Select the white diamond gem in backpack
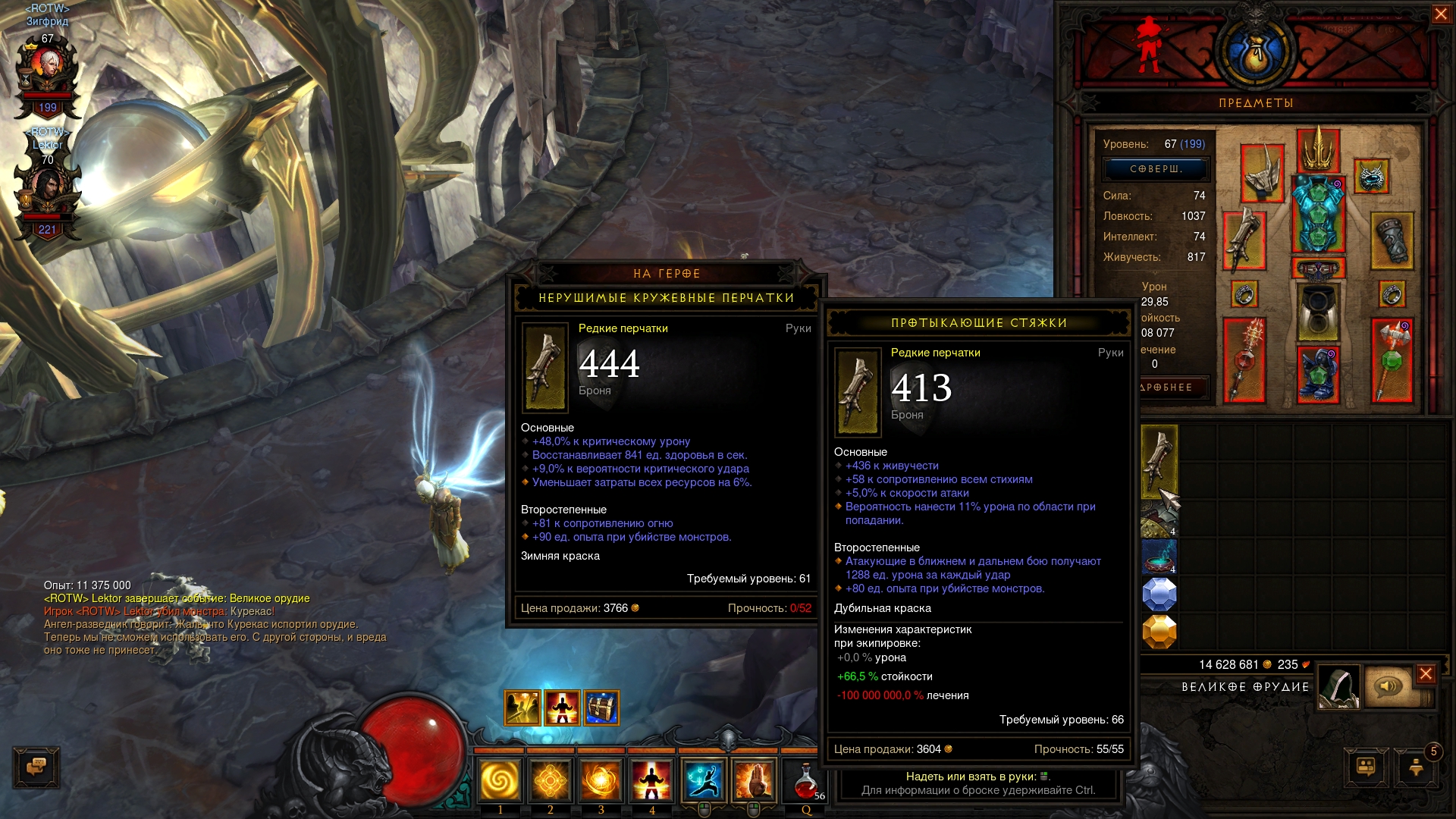 [x=1159, y=595]
